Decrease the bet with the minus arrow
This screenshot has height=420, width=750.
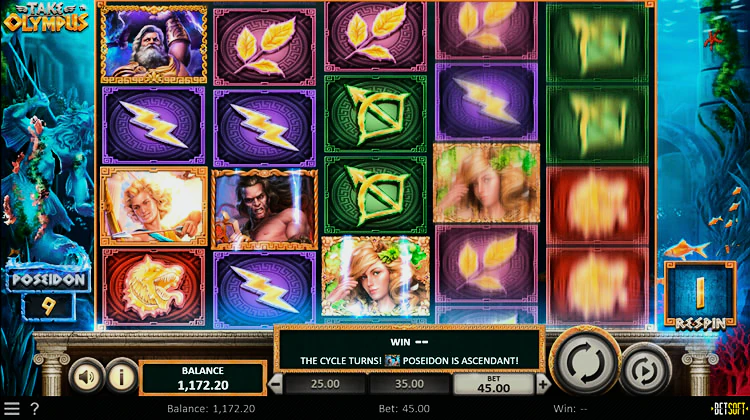pyautogui.click(x=276, y=383)
